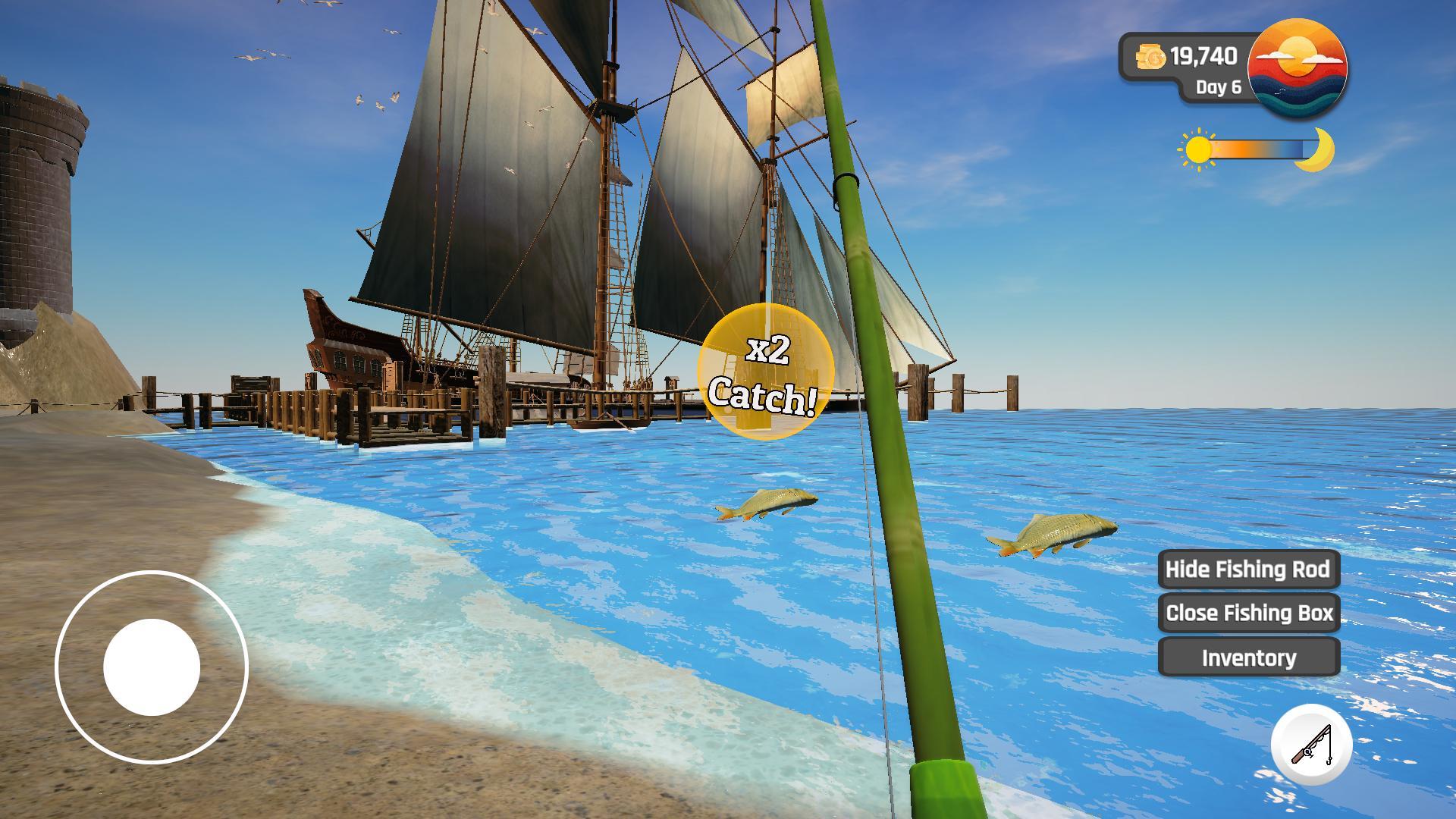The height and width of the screenshot is (819, 1456).
Task: Toggle Hide Fishing Rod
Action: [1248, 570]
